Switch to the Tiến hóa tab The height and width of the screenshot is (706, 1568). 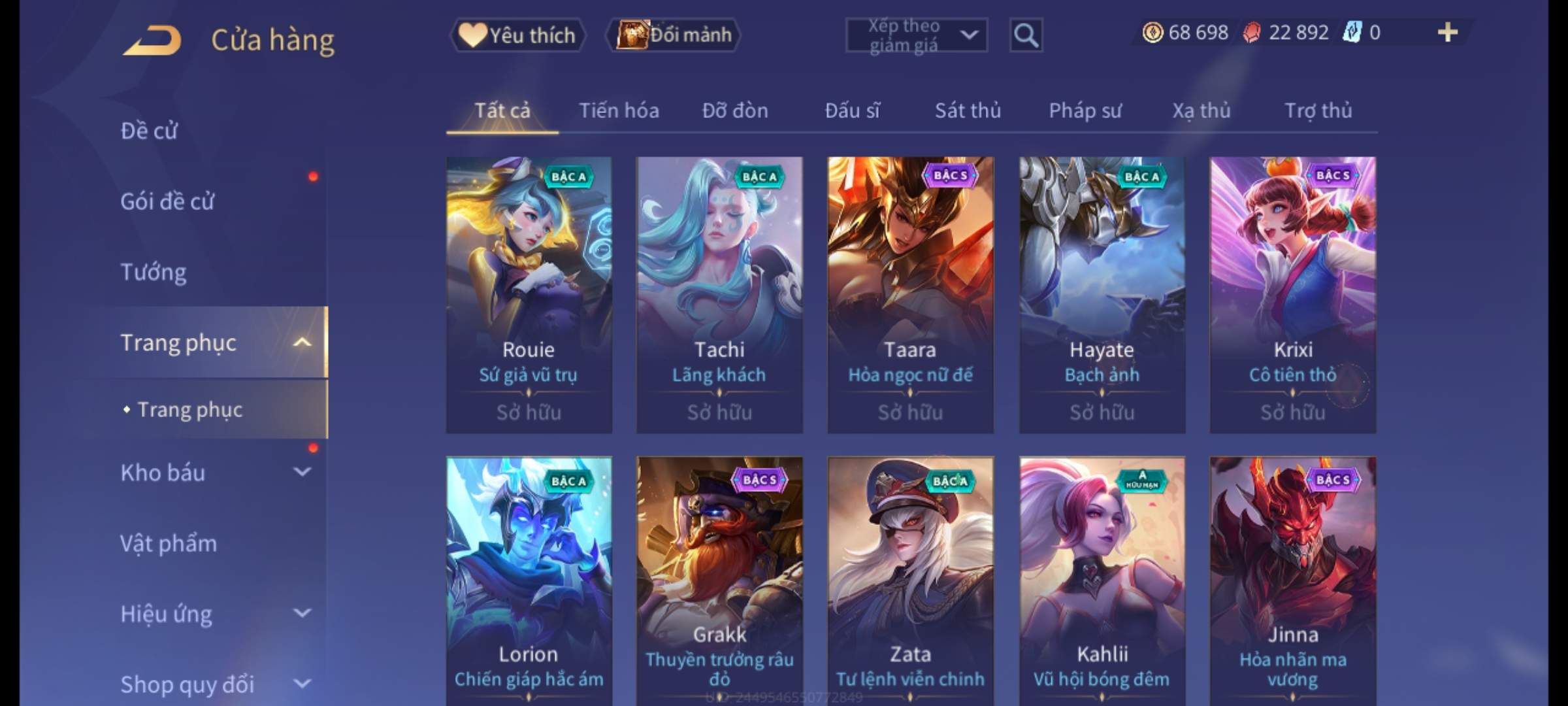click(619, 111)
